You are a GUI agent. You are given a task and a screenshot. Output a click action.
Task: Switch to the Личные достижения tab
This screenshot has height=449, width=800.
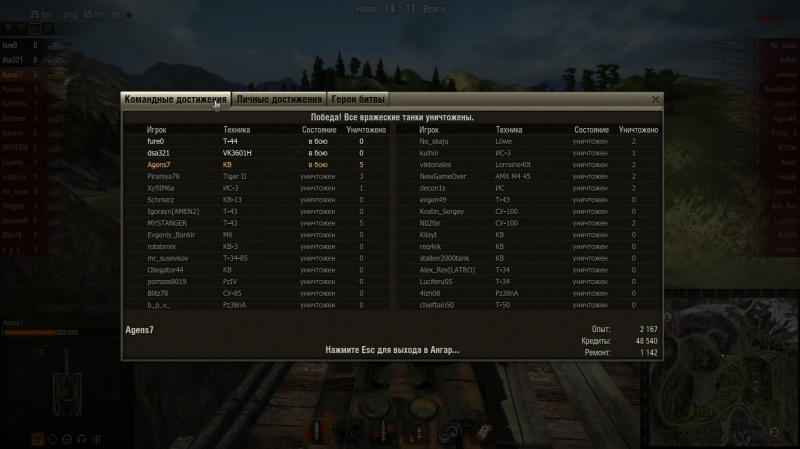(x=279, y=99)
